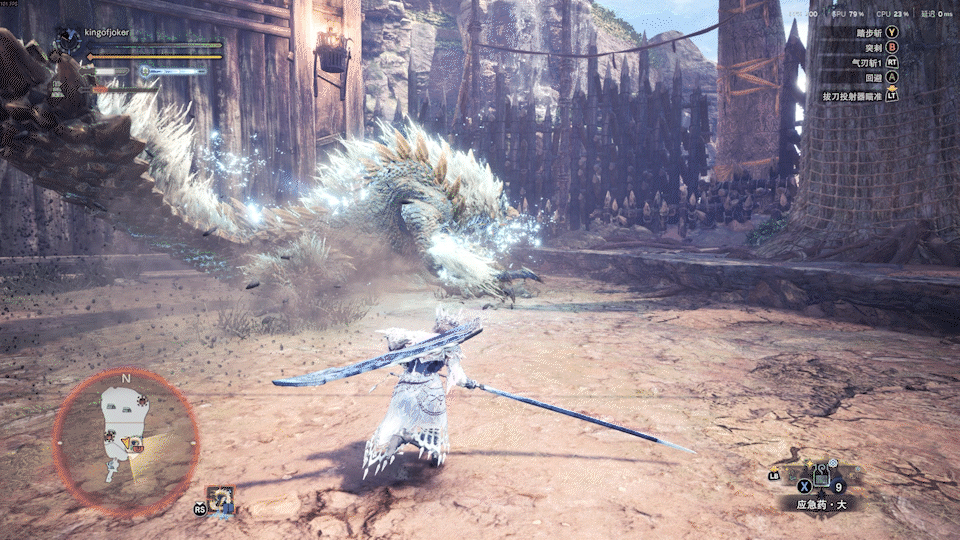Click the quest clock icon beside kingofjoker
Viewport: 960px width, 540px height.
[x=67, y=40]
